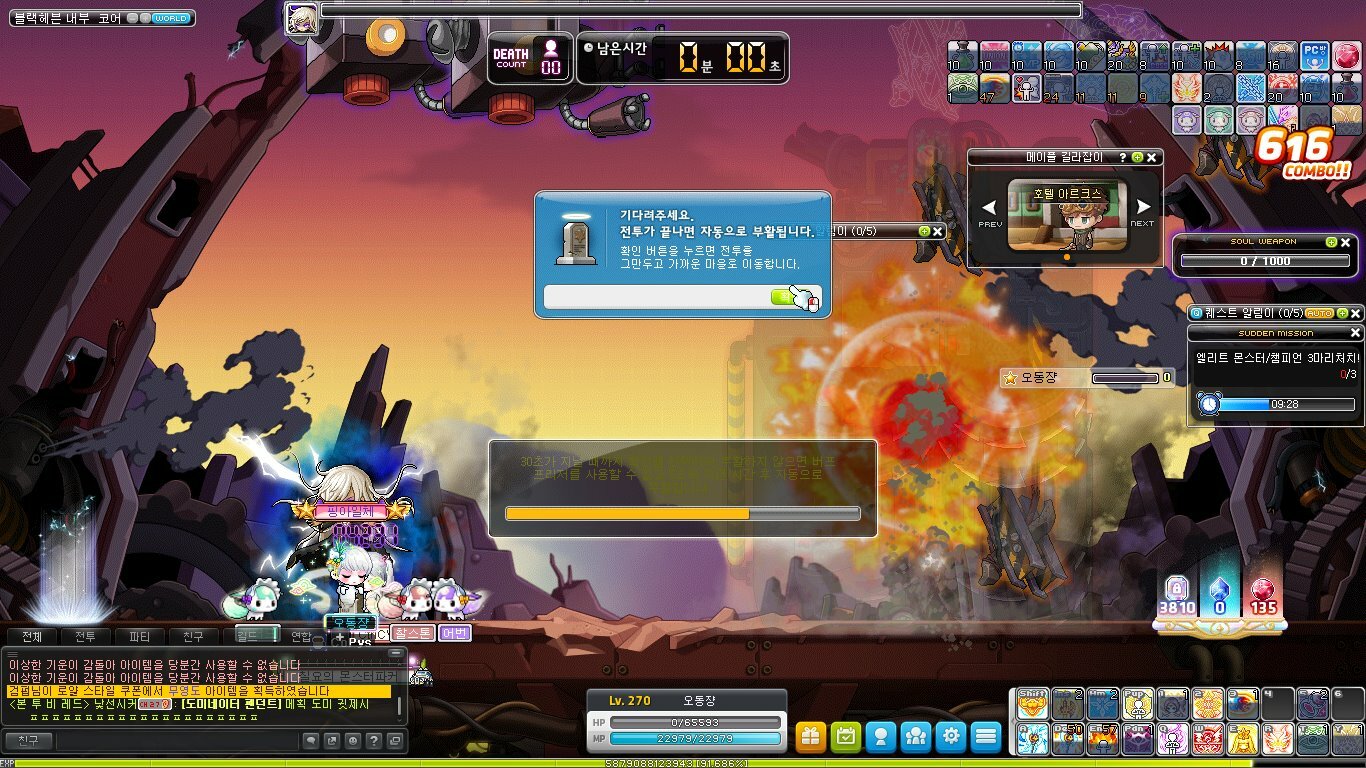This screenshot has height=768, width=1366.
Task: Close the Soul Weapon gauge panel
Action: coord(1346,242)
